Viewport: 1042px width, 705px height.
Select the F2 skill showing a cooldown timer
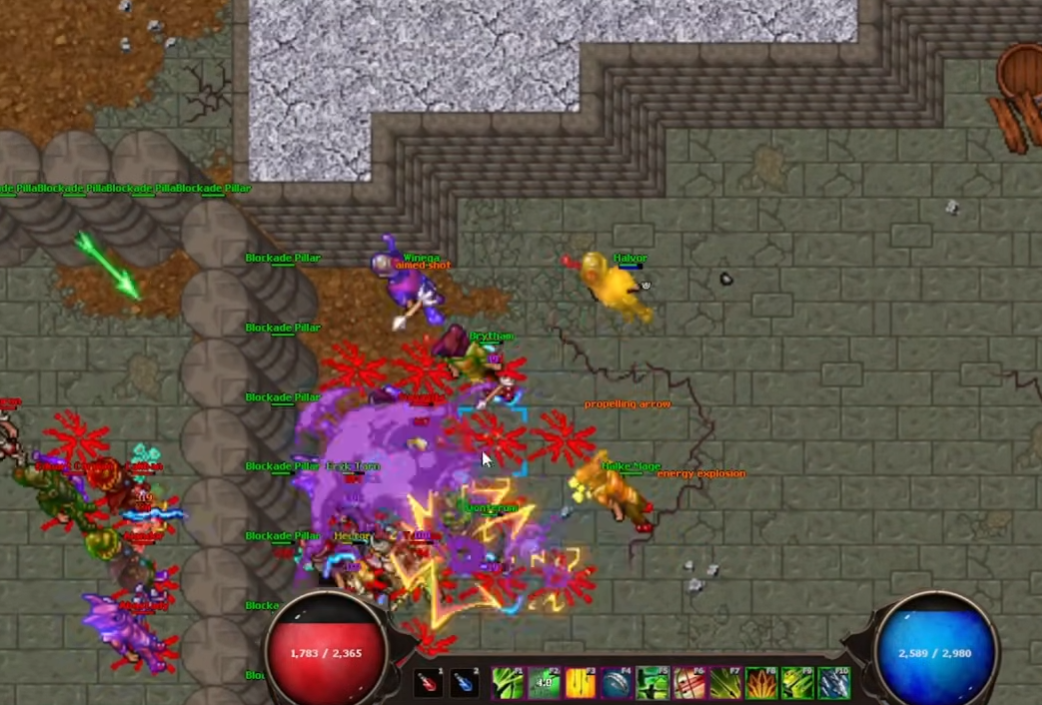pos(544,683)
